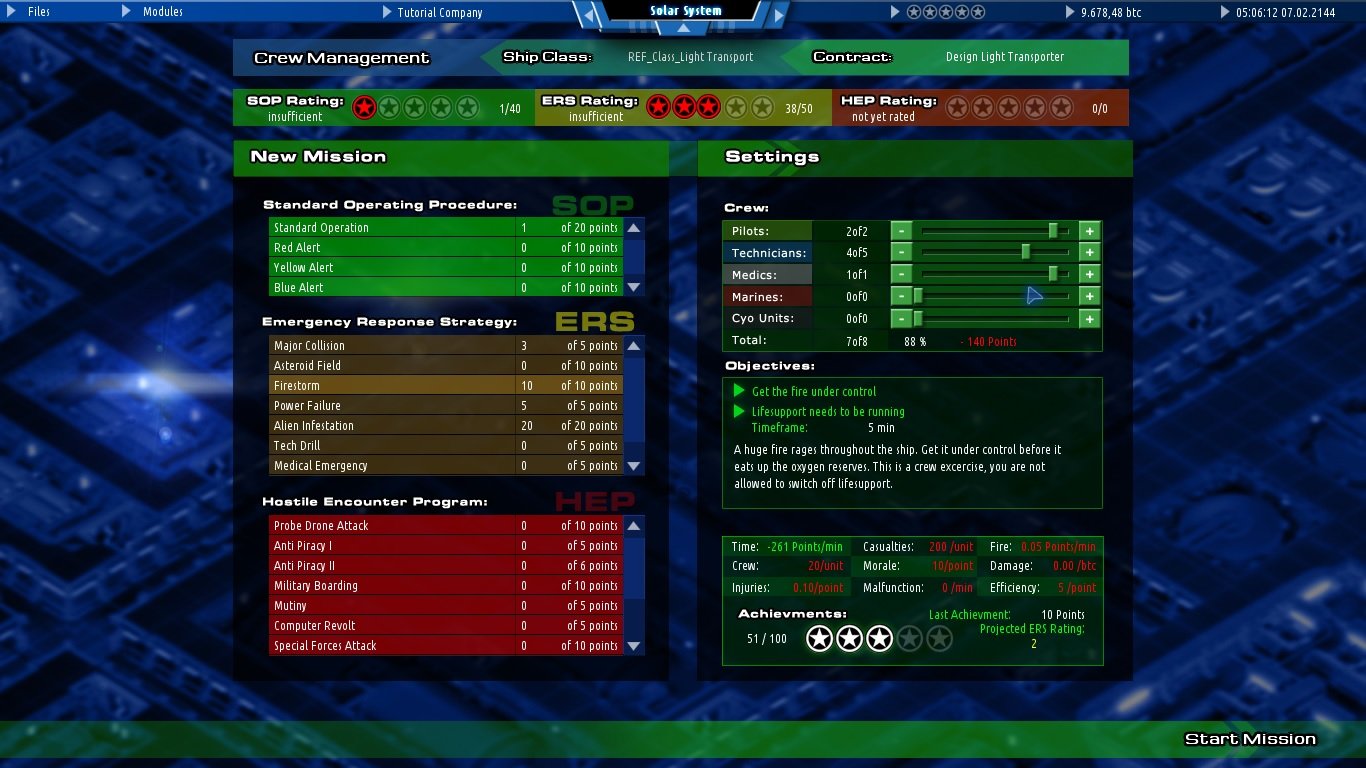This screenshot has width=1366, height=768.
Task: Increase Technicians using the plus button
Action: tap(1089, 252)
